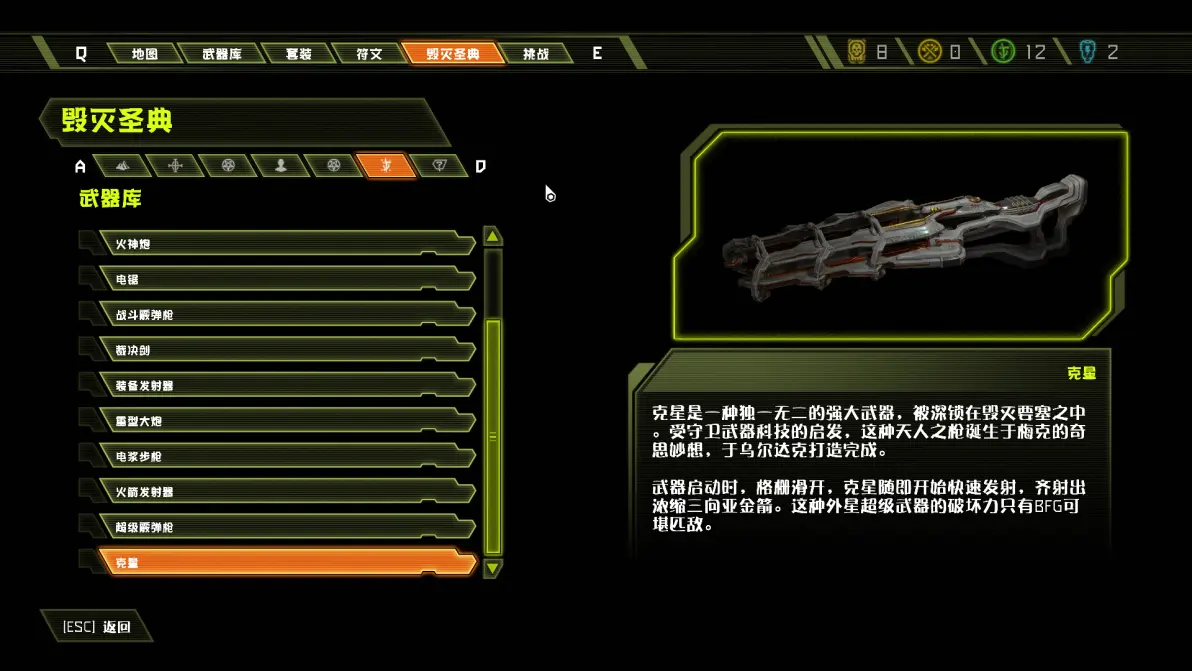Open the question mark codex category

(438, 166)
